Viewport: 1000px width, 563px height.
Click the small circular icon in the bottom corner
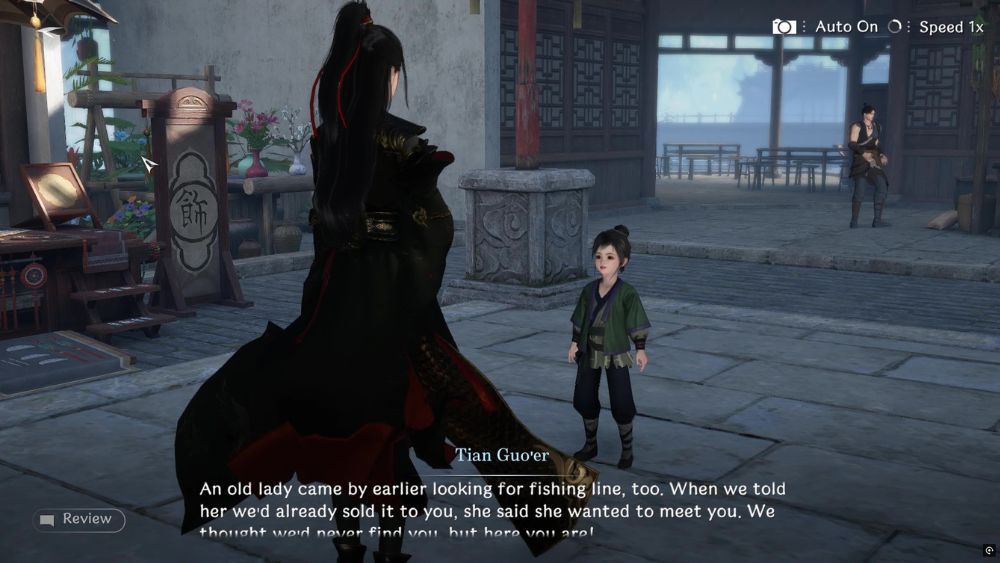pos(989,550)
